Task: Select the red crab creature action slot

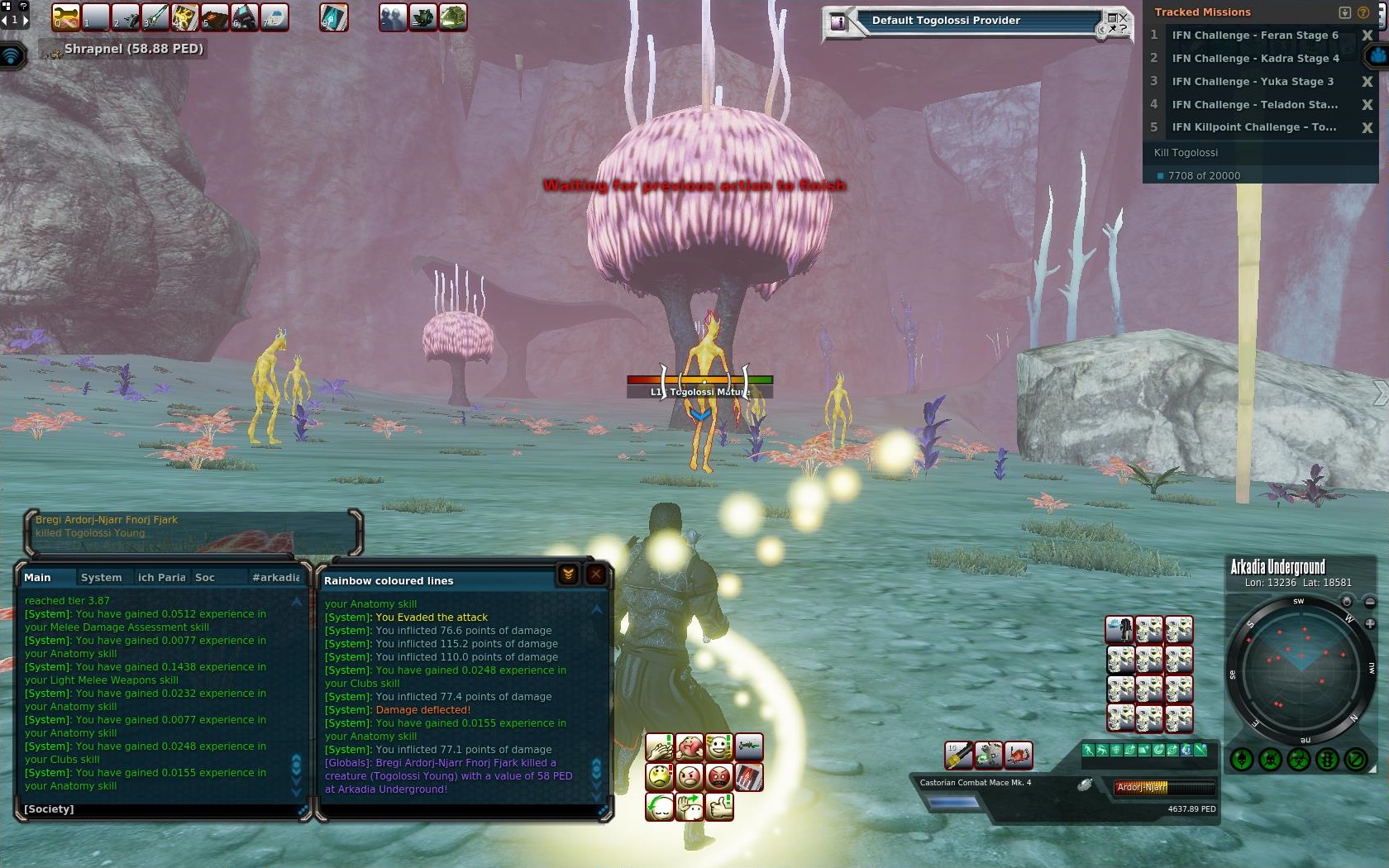Action: pyautogui.click(x=1019, y=754)
